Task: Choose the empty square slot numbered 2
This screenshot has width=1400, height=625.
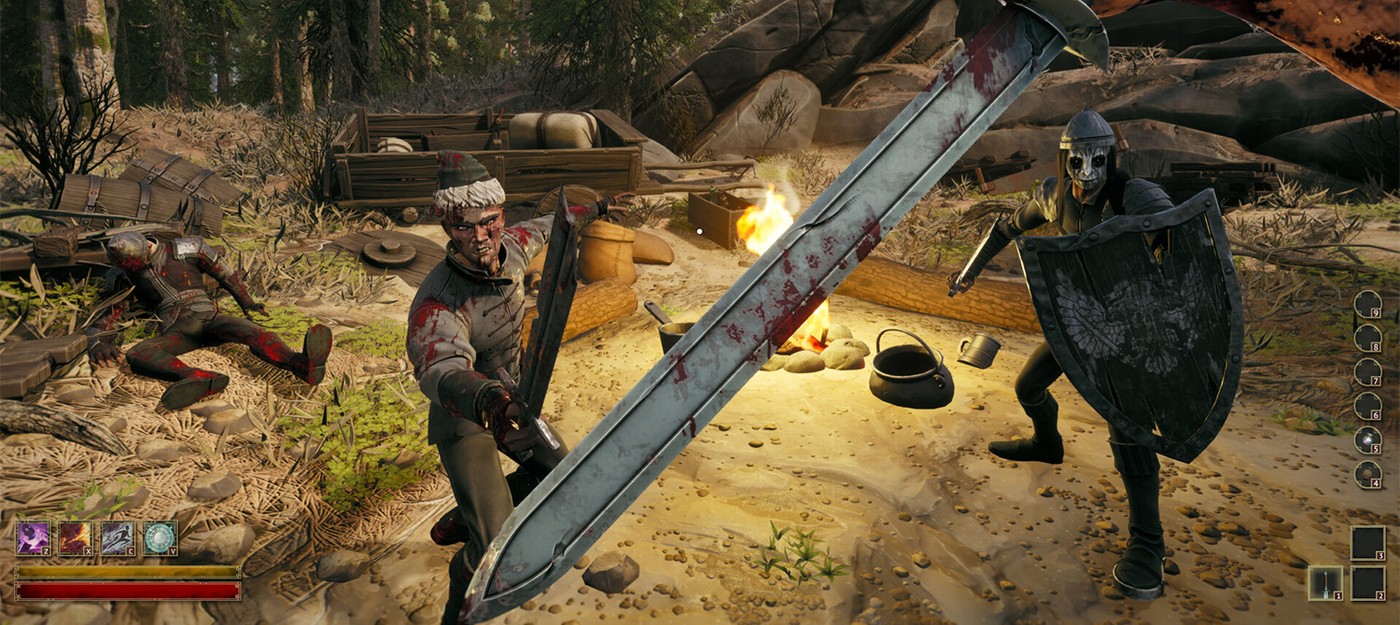Action: coord(1368,582)
